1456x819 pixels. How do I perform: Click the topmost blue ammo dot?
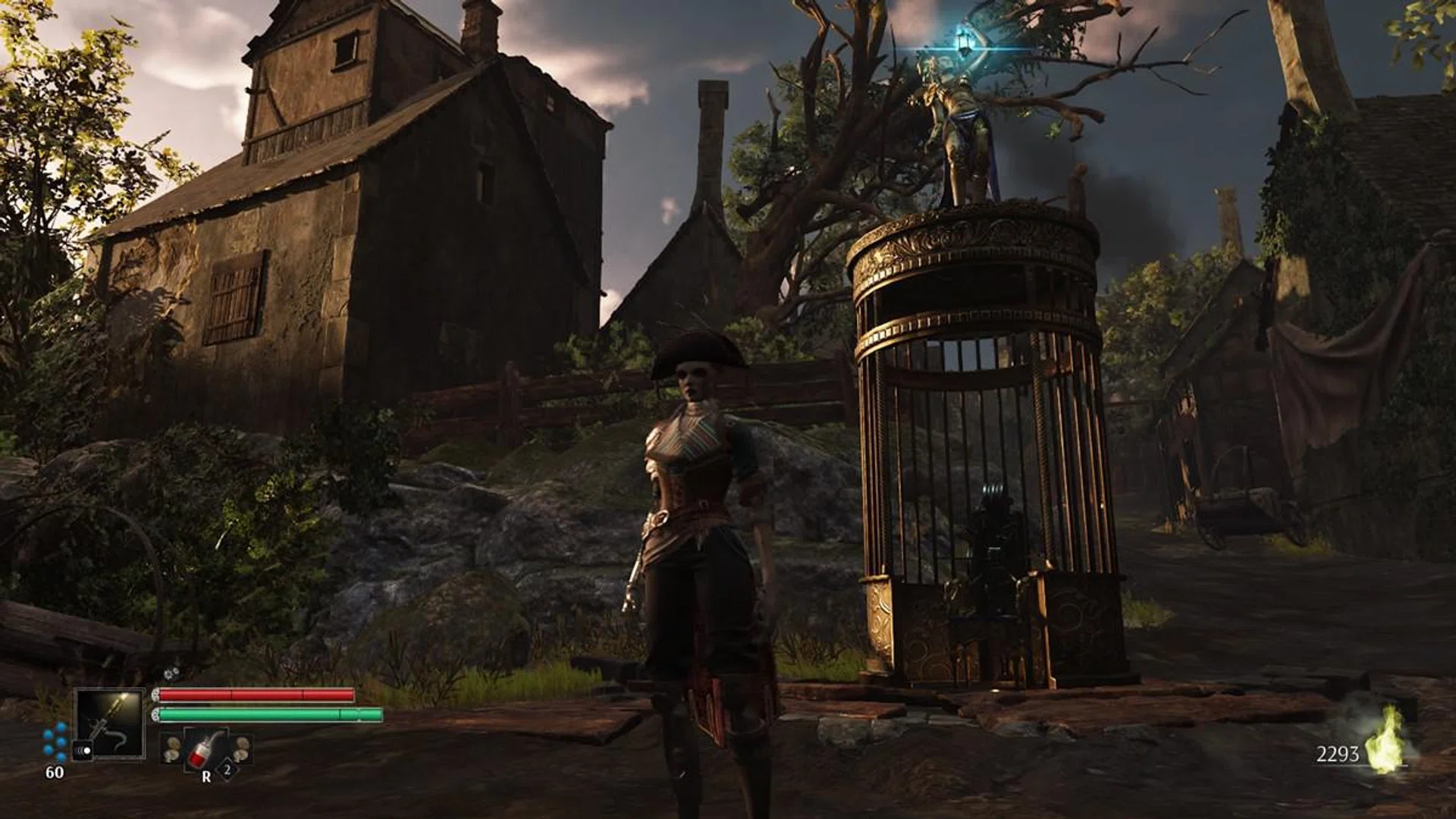pos(61,726)
